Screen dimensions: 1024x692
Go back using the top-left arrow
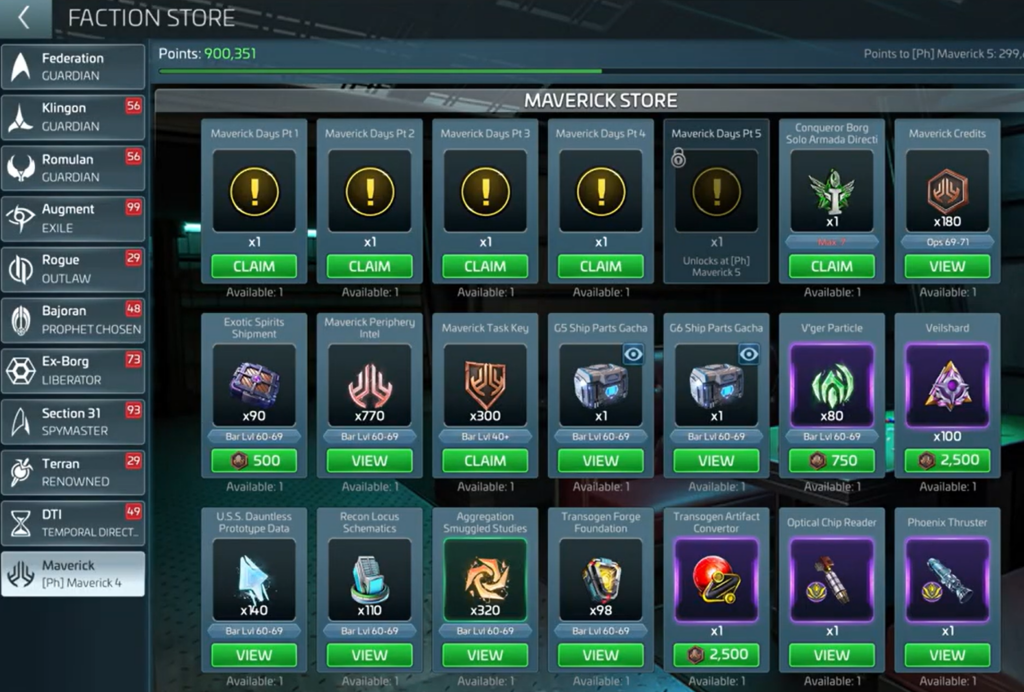click(24, 18)
